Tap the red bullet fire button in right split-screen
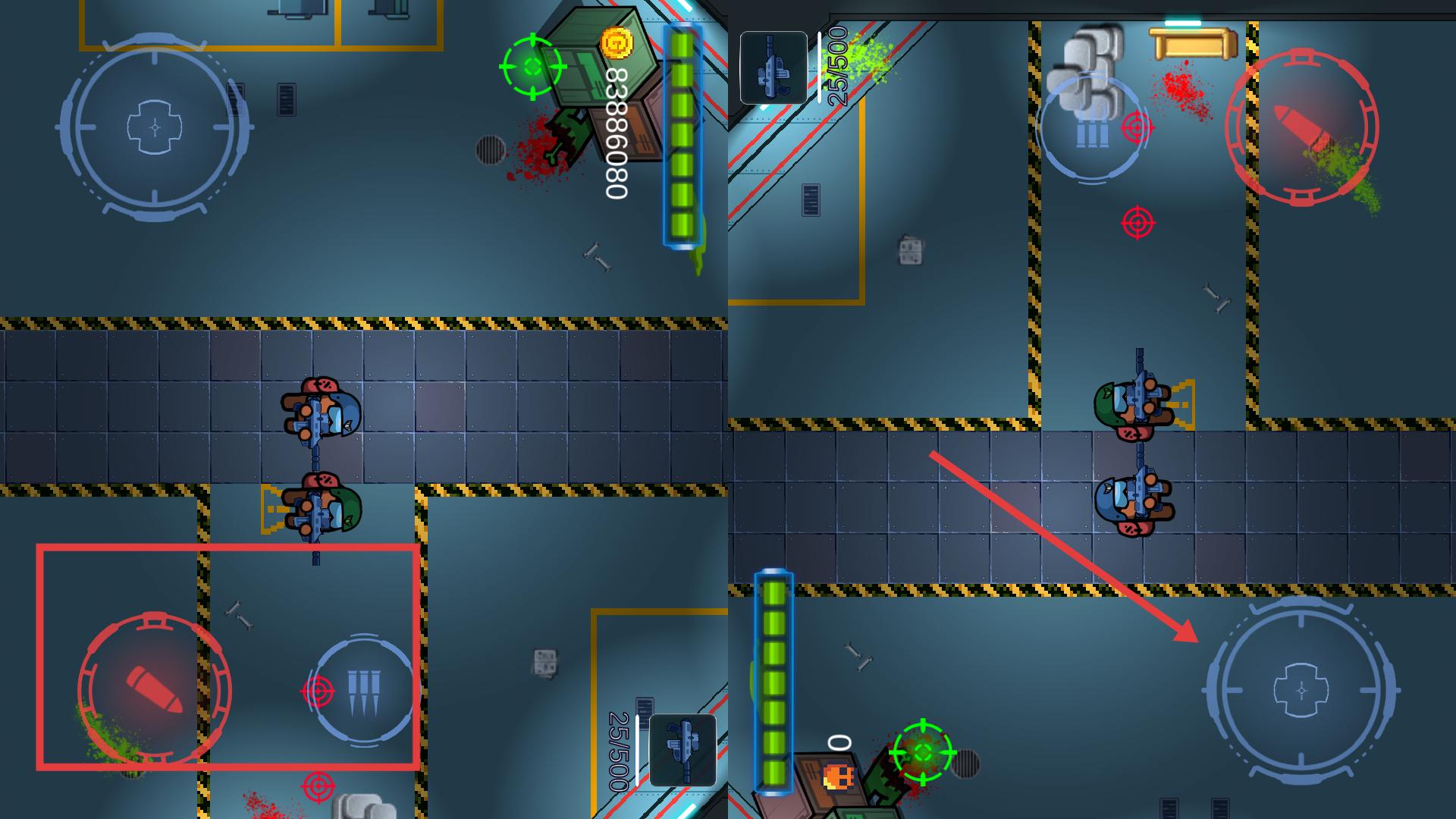1456x819 pixels. pyautogui.click(x=1301, y=127)
